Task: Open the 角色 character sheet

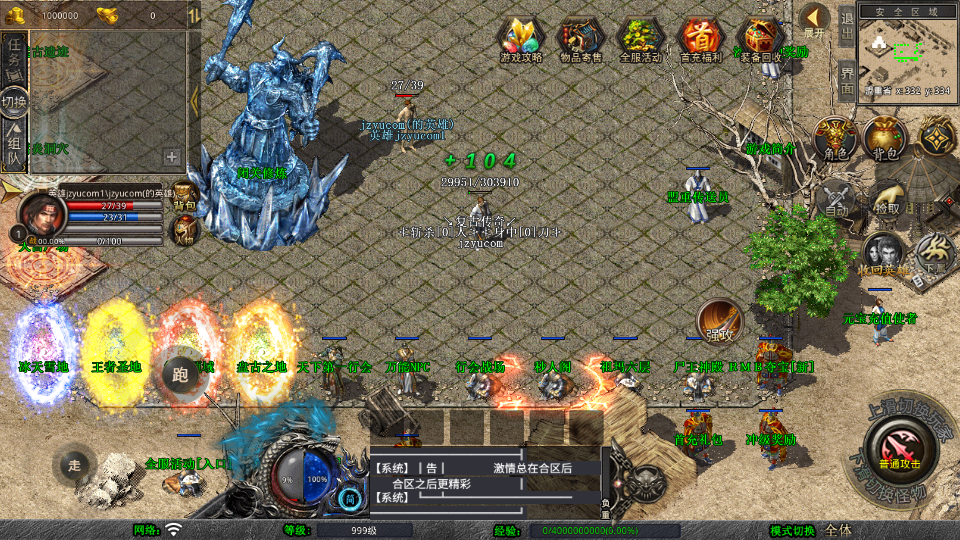Action: pos(835,138)
